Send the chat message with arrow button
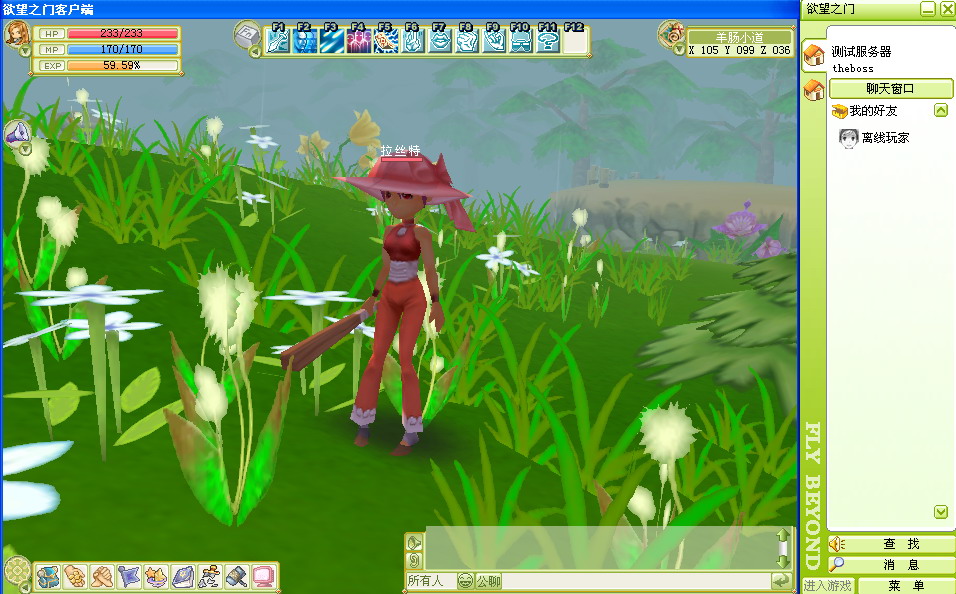Screen dimensions: 956x594 click(x=780, y=581)
